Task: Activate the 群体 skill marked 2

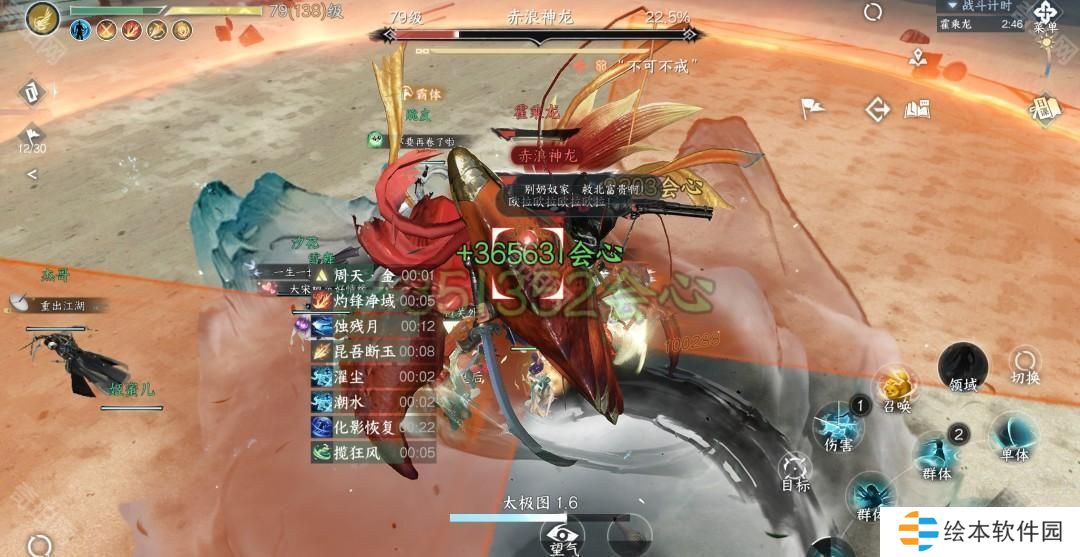Action: tap(937, 455)
